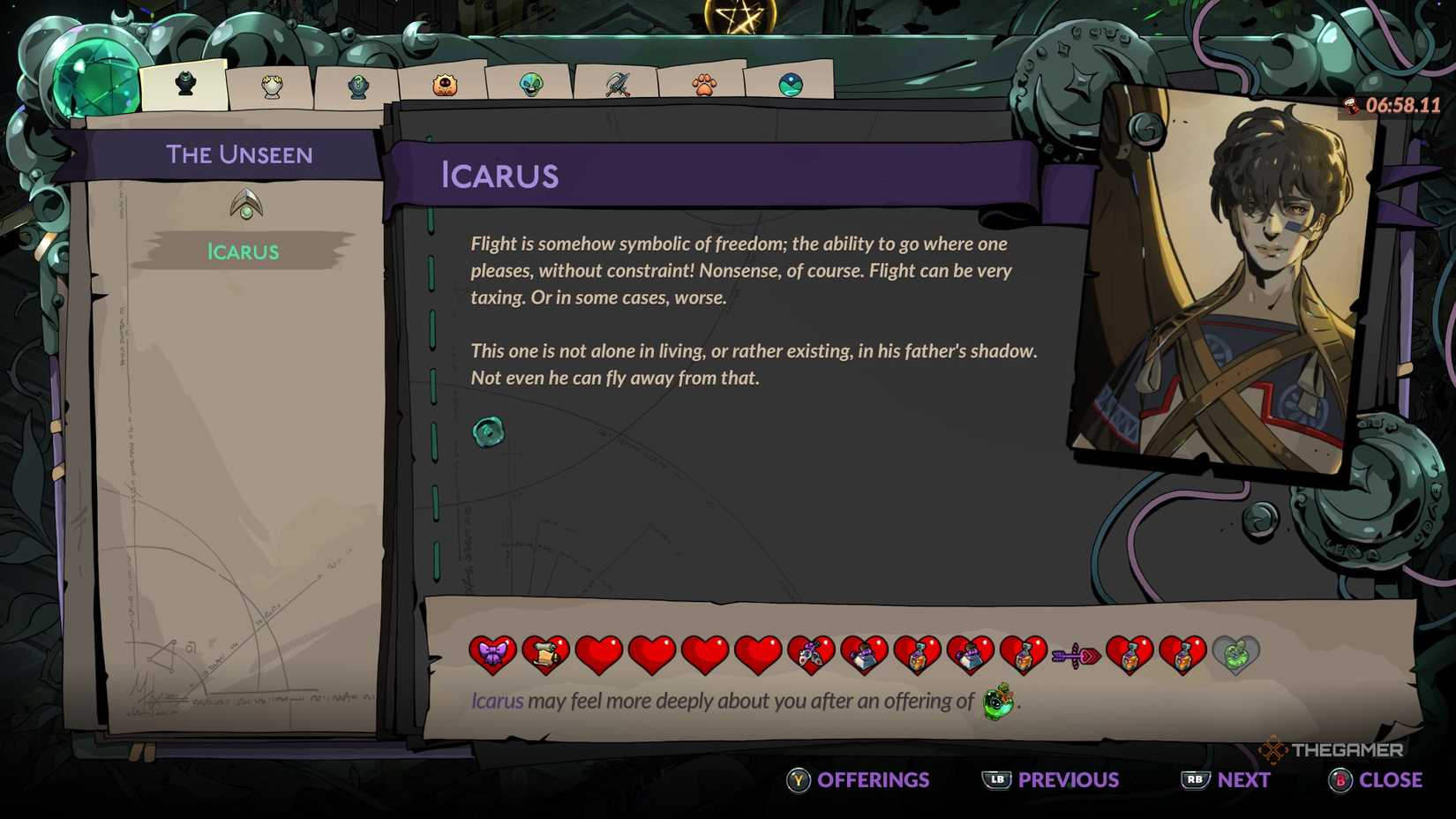Close the codex book
This screenshot has height=819, width=1456.
(1376, 780)
